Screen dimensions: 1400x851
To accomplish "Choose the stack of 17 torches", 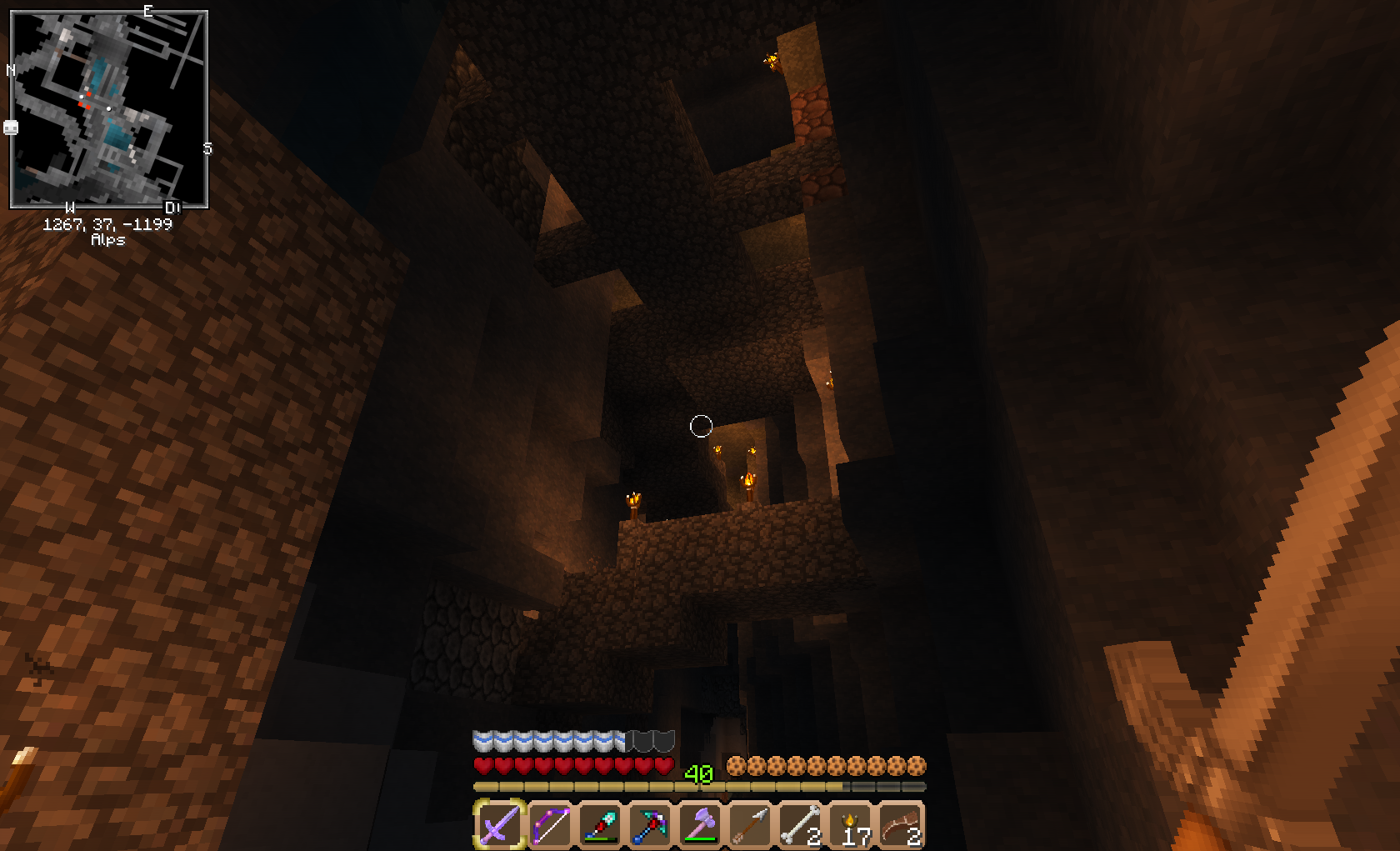I will point(850,824).
